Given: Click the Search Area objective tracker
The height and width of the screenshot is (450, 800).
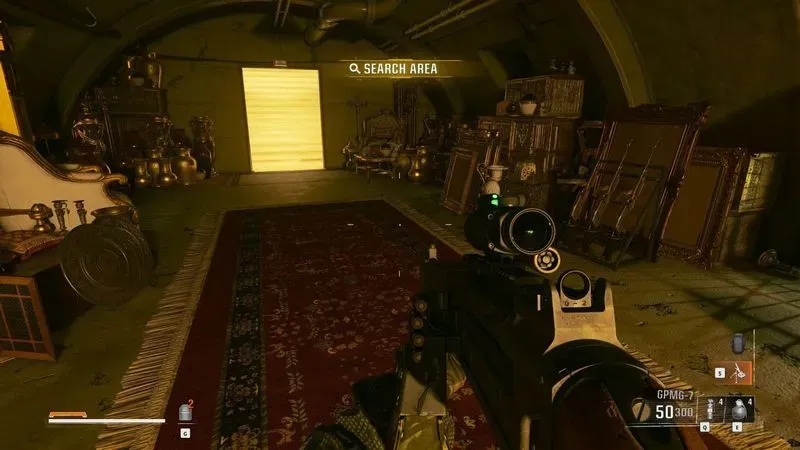Looking at the screenshot, I should click(x=397, y=68).
